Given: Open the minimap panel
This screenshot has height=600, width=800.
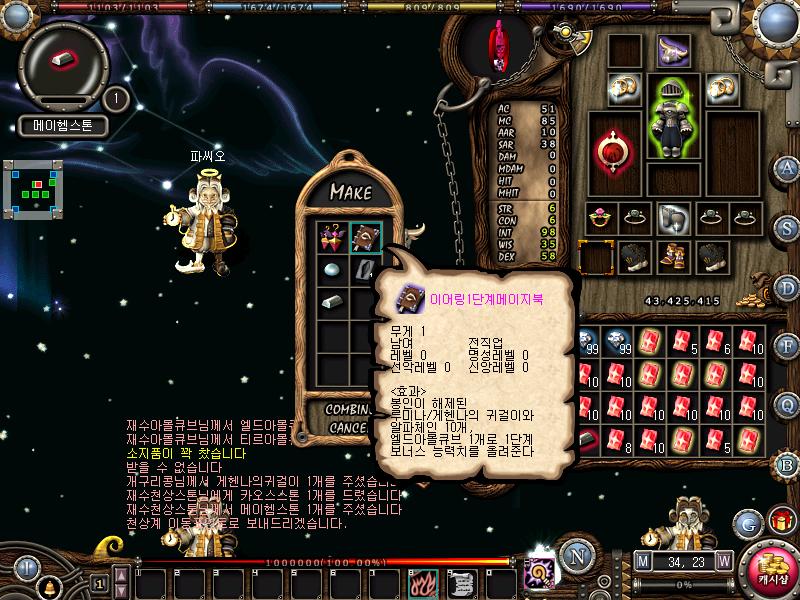Looking at the screenshot, I should pos(35,188).
